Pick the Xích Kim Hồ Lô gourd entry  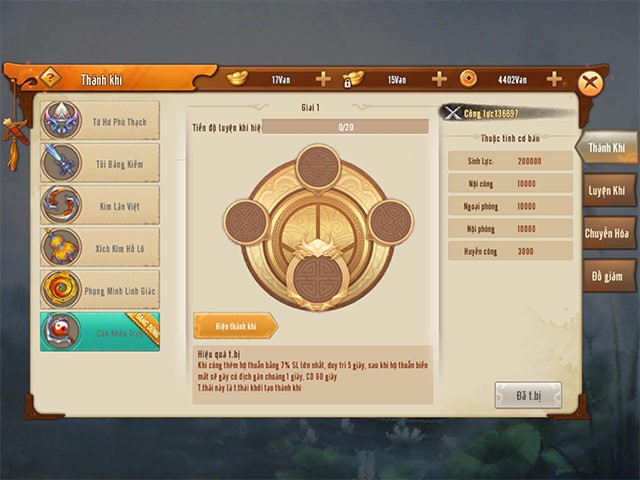100,246
